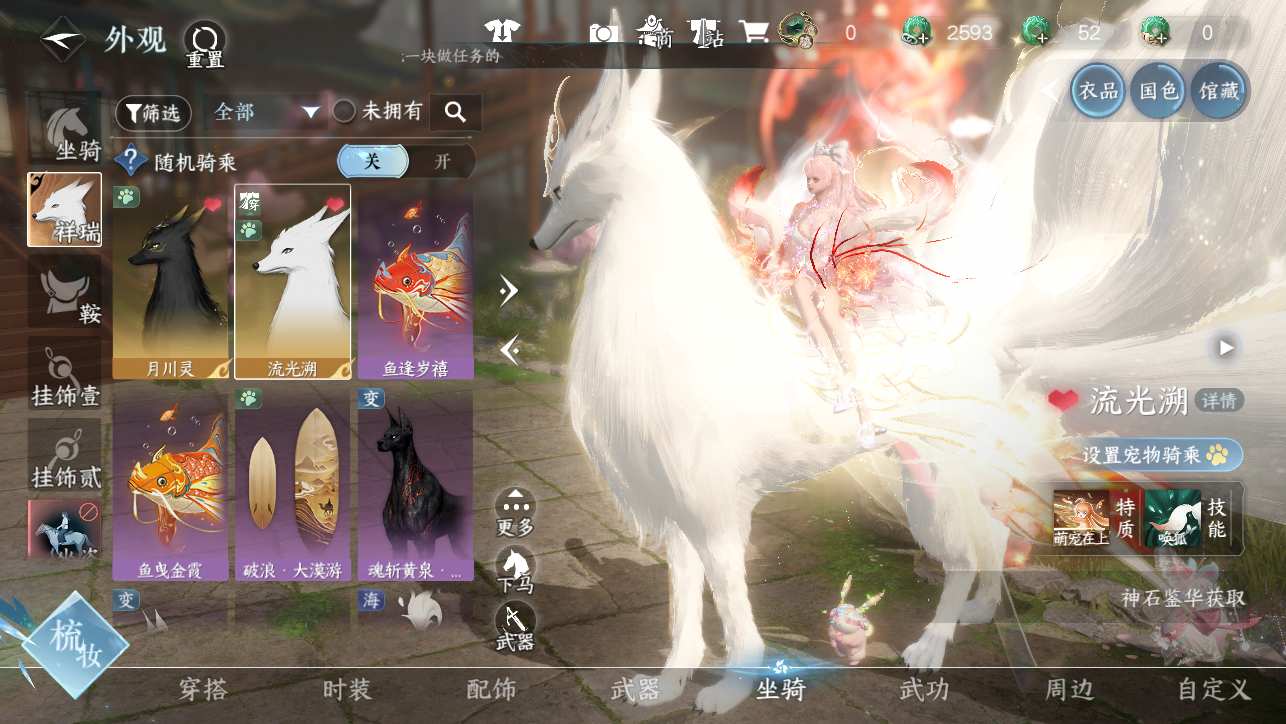Open the 挂饰壹 pendant category
The height and width of the screenshot is (724, 1286).
[65, 373]
